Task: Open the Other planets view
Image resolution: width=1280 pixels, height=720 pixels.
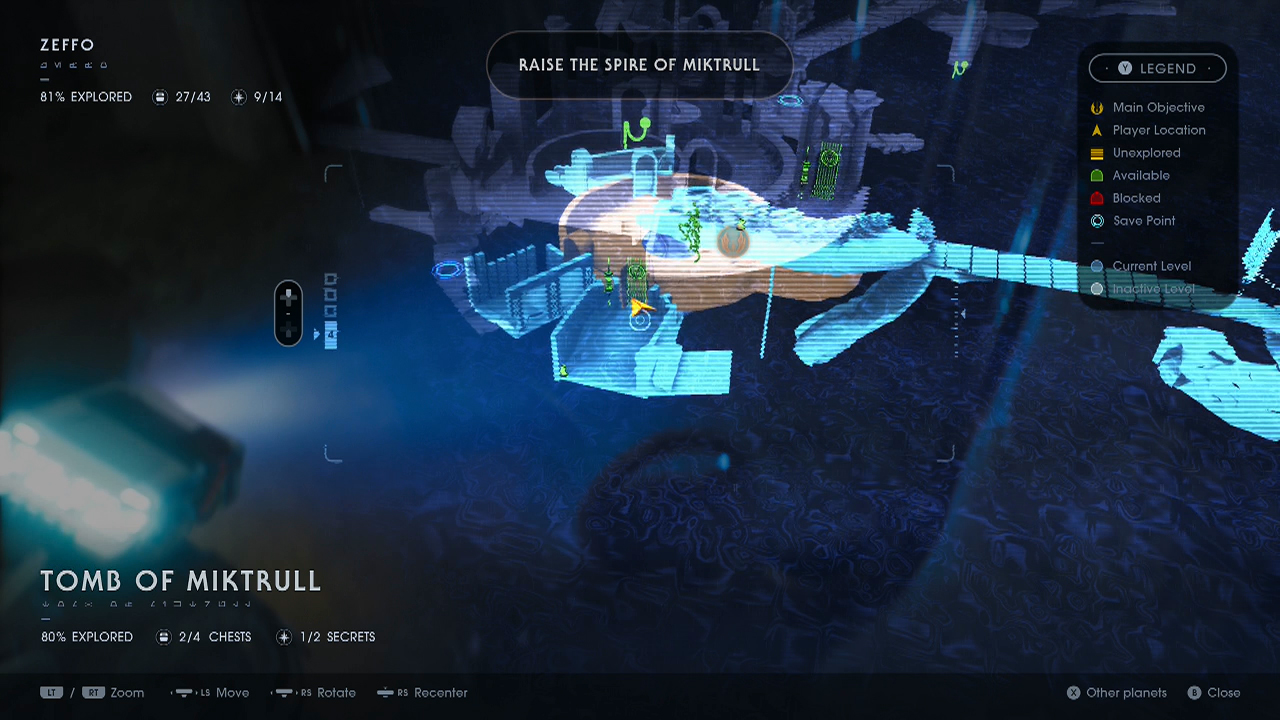Action: click(x=1116, y=693)
